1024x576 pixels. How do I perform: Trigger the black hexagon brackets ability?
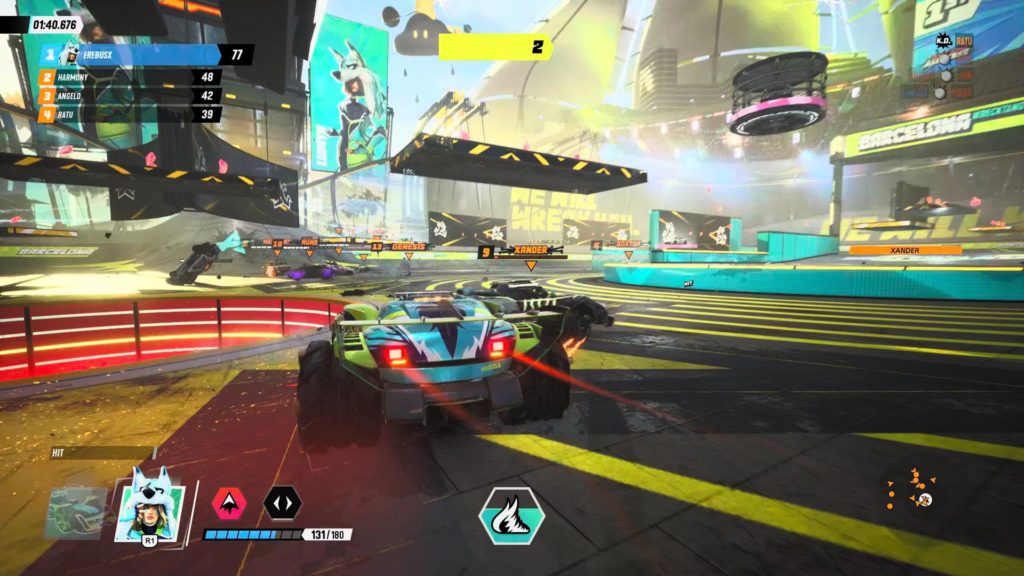(282, 502)
